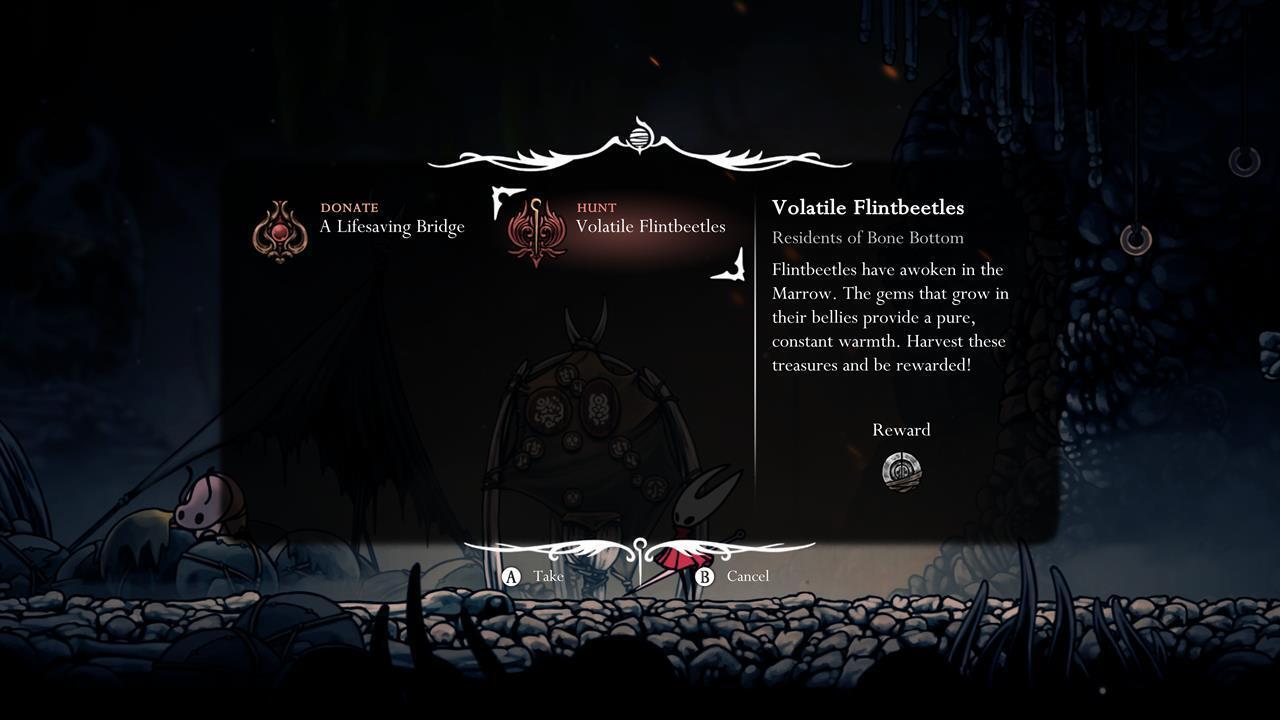Take the selected quest
1280x720 pixels.
[534, 576]
